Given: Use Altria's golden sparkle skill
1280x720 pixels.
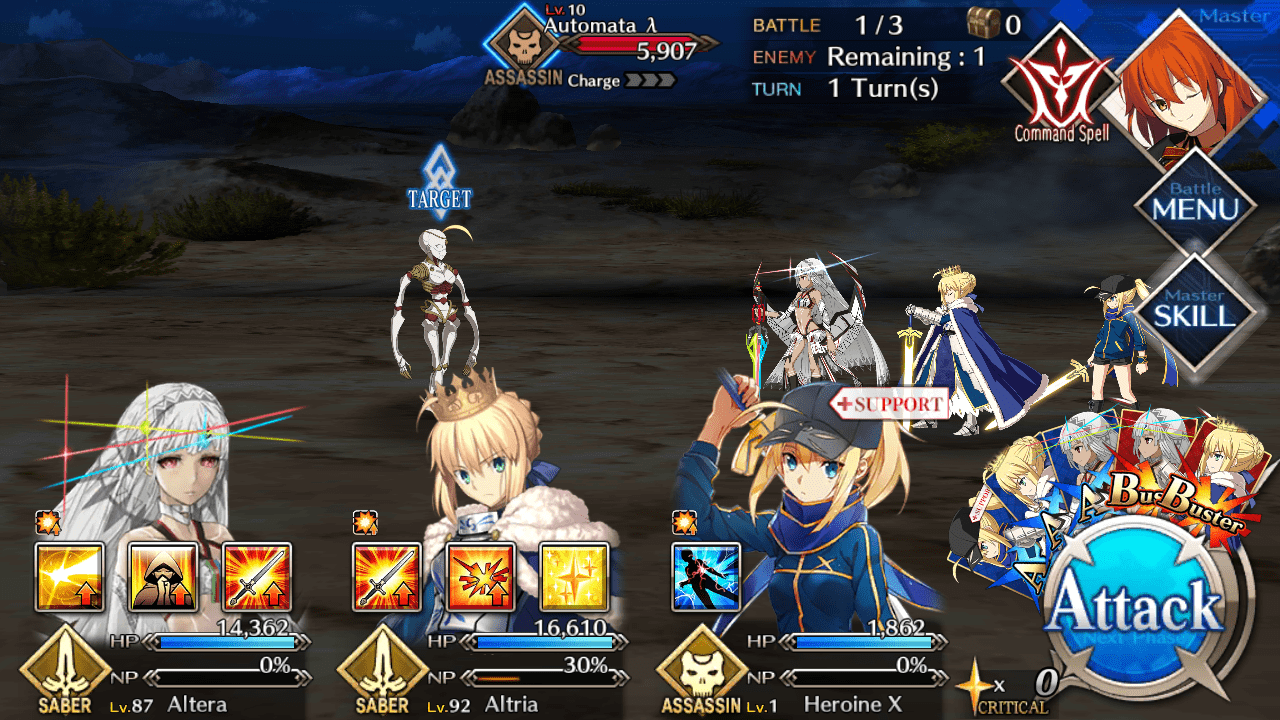Looking at the screenshot, I should click(575, 577).
